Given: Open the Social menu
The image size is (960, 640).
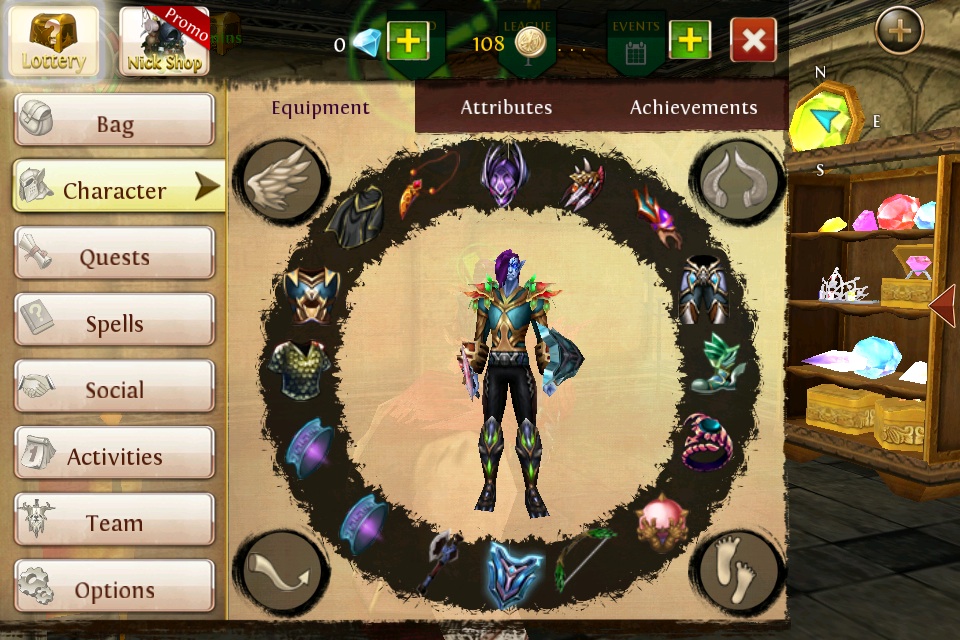Looking at the screenshot, I should tap(114, 390).
